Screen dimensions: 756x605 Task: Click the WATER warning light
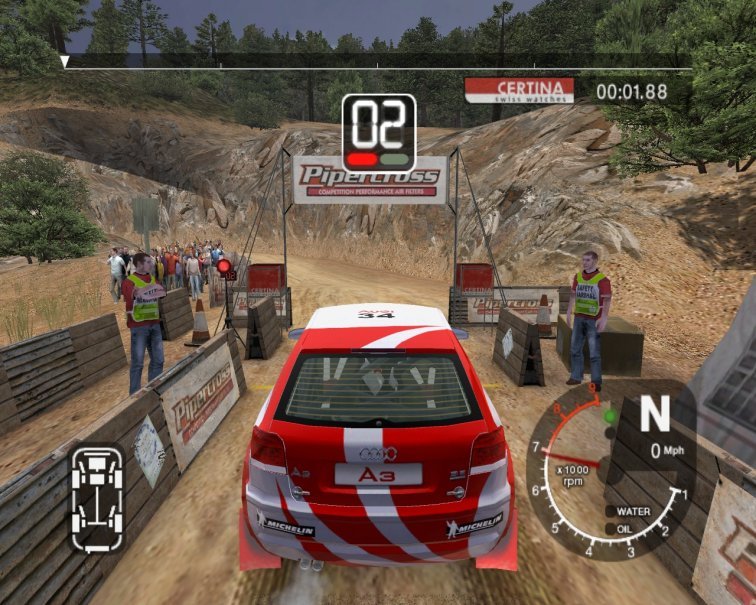[x=608, y=511]
